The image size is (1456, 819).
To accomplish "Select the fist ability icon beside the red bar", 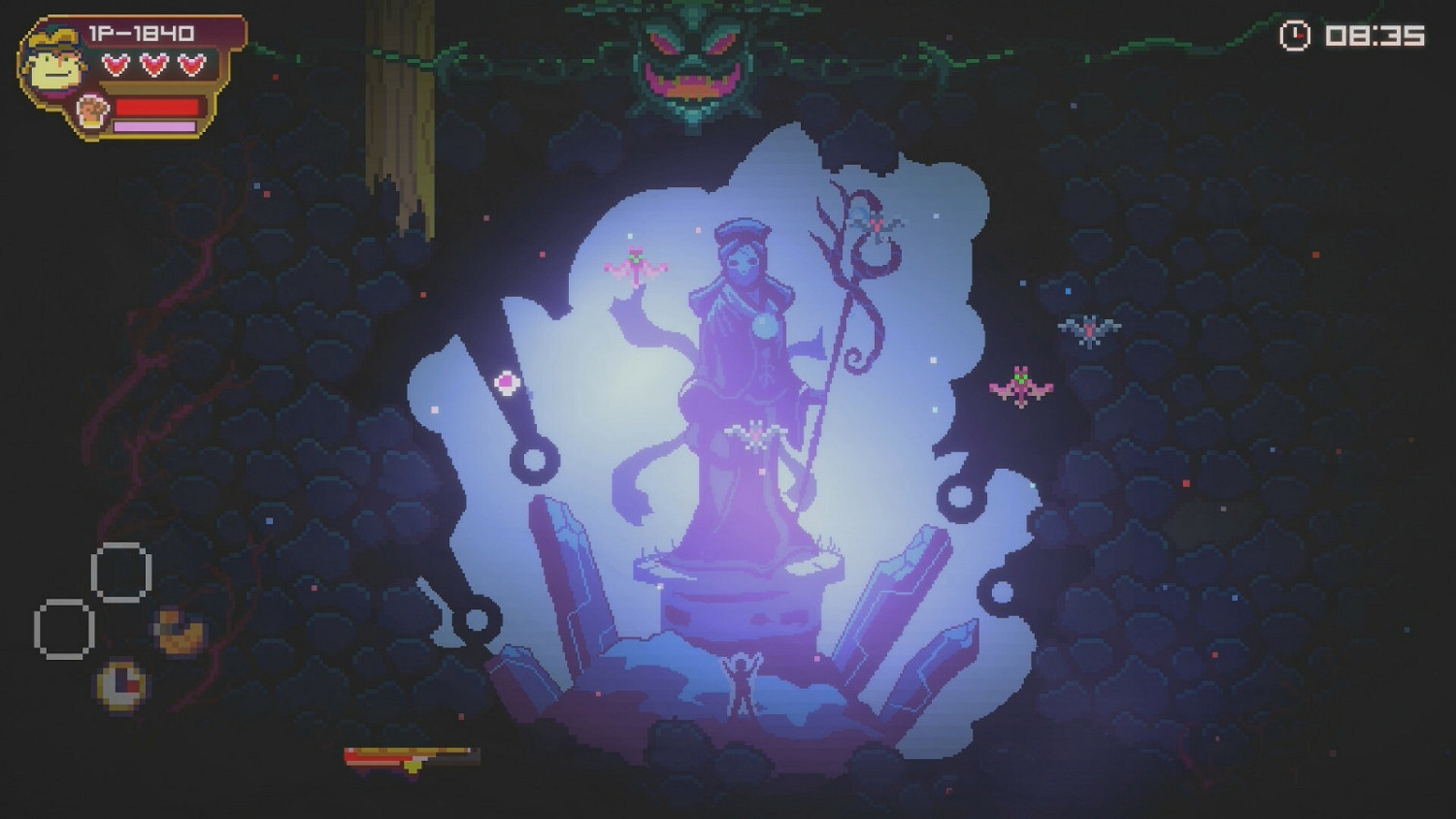I will click(89, 110).
